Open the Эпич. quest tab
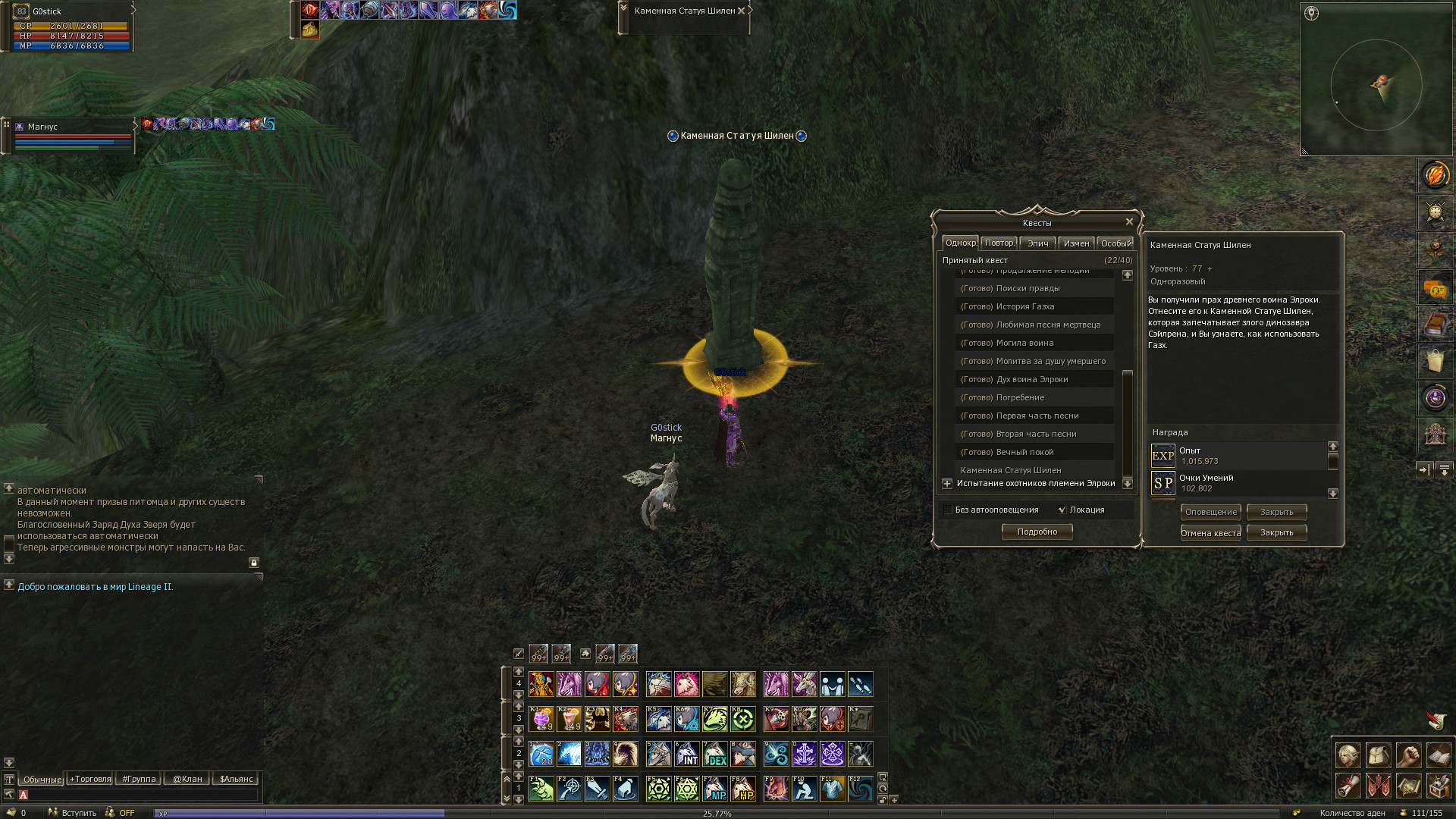 pyautogui.click(x=1038, y=243)
